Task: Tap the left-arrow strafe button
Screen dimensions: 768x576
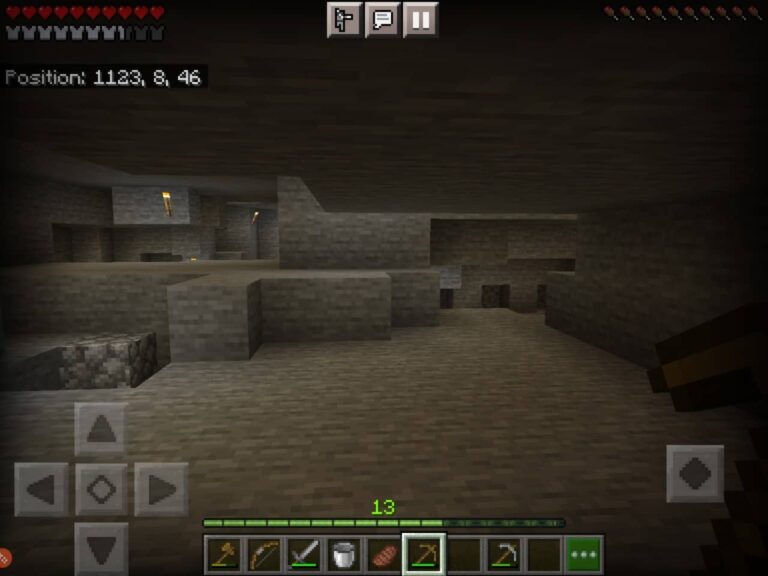Action: click(x=41, y=490)
